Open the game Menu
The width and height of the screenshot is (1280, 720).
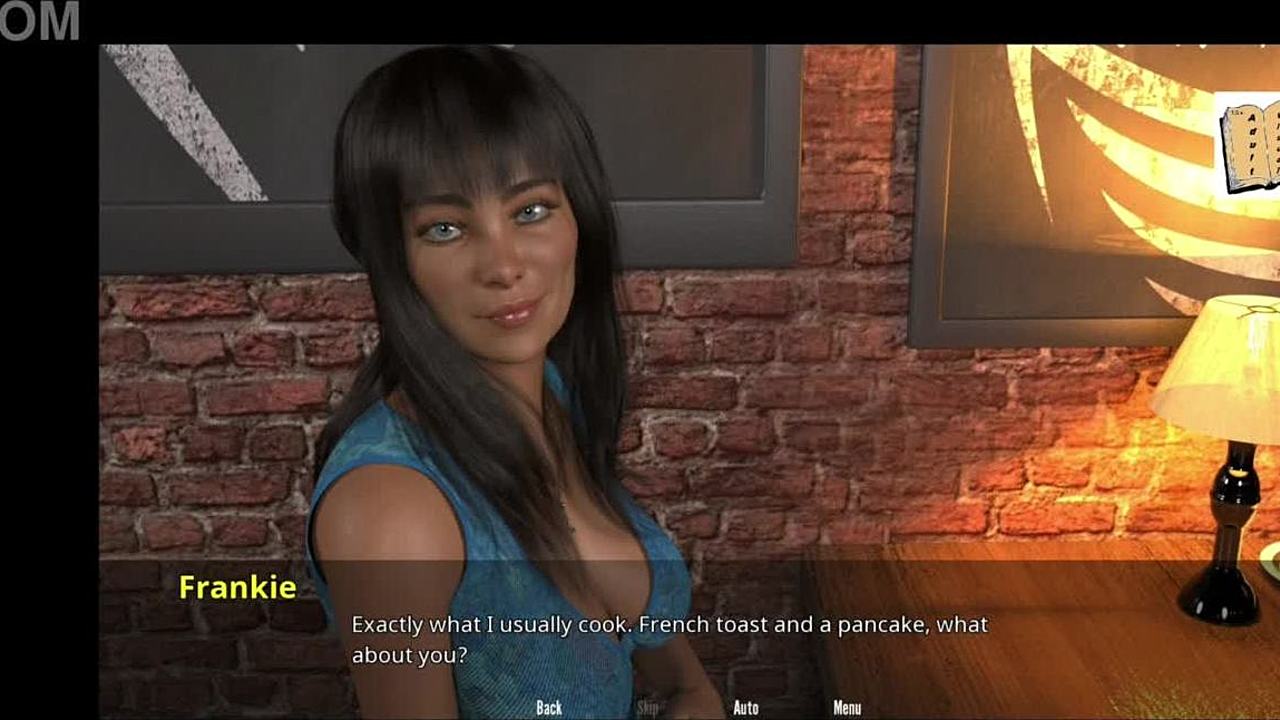tap(847, 708)
